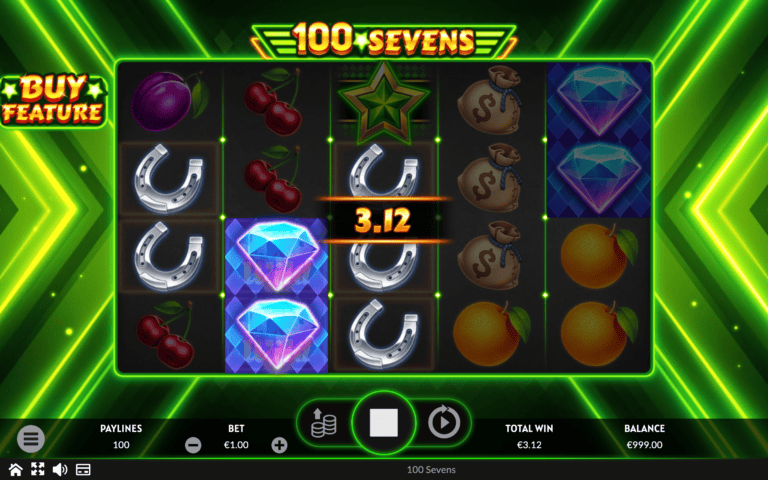Toggle fullscreen mode
Screen dimensions: 768x480
click(37, 469)
